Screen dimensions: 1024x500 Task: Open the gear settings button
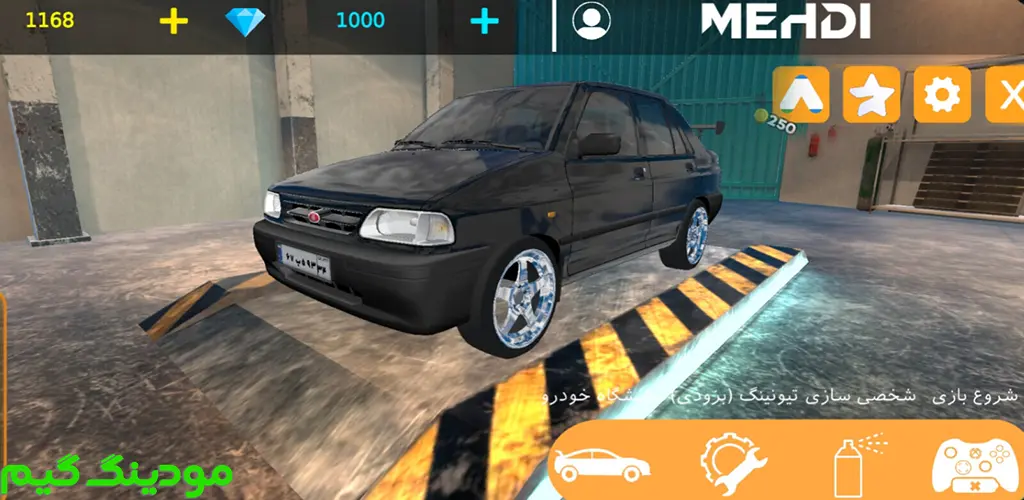(941, 95)
